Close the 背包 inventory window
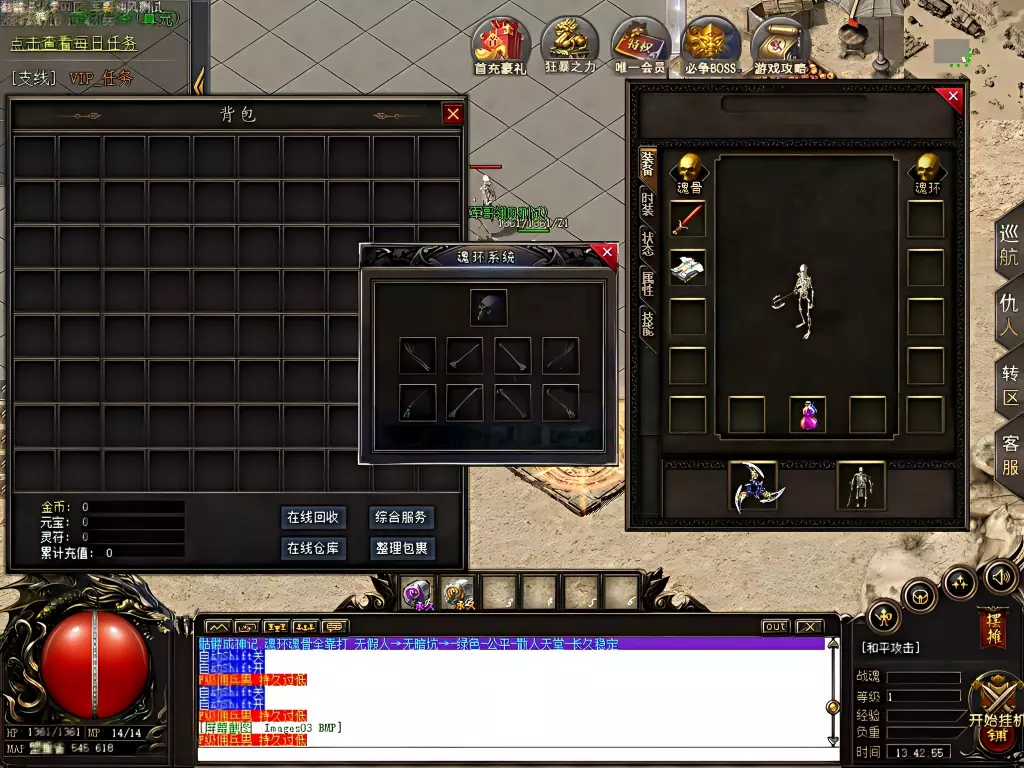1024x768 pixels. 453,114
